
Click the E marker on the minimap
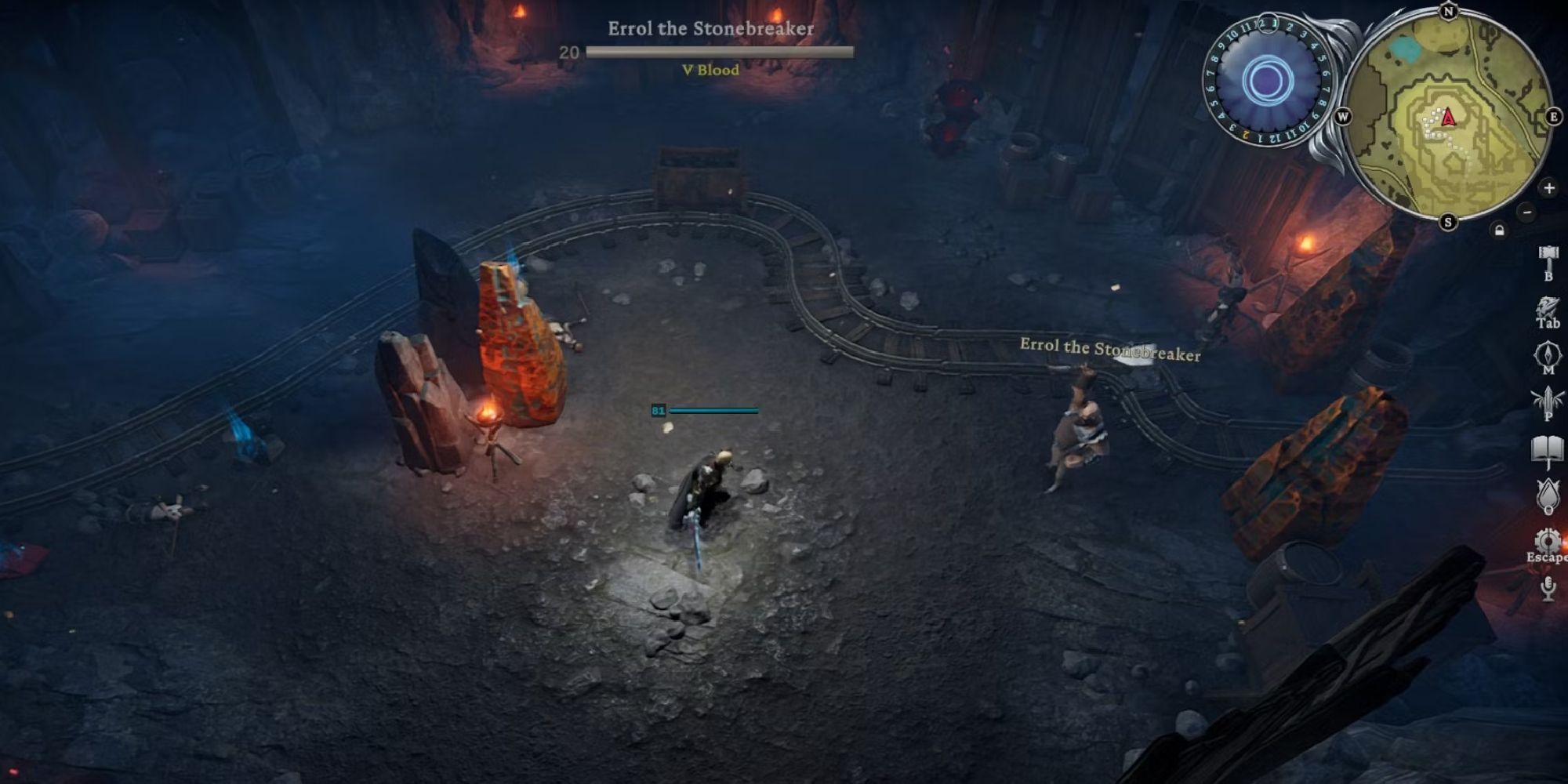pos(1555,116)
